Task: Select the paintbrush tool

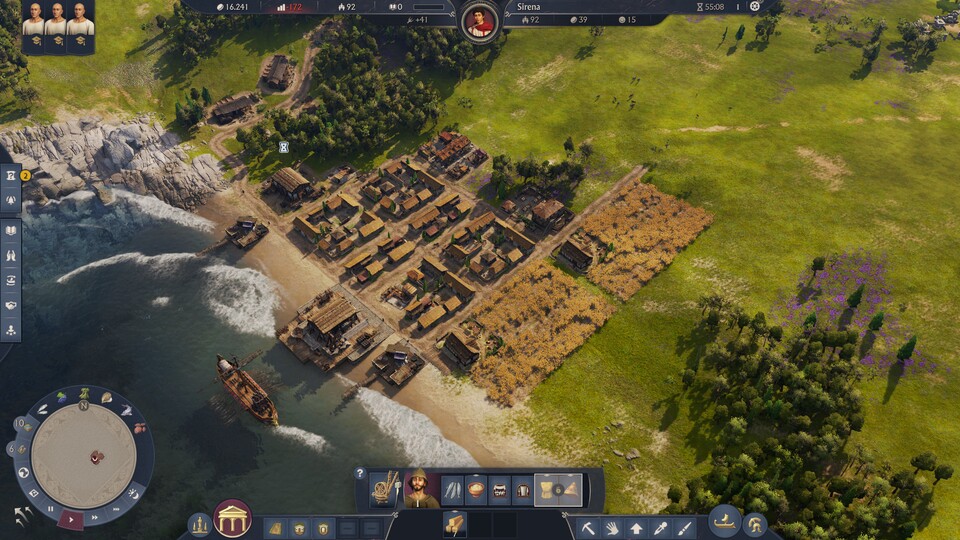Action: [x=685, y=527]
